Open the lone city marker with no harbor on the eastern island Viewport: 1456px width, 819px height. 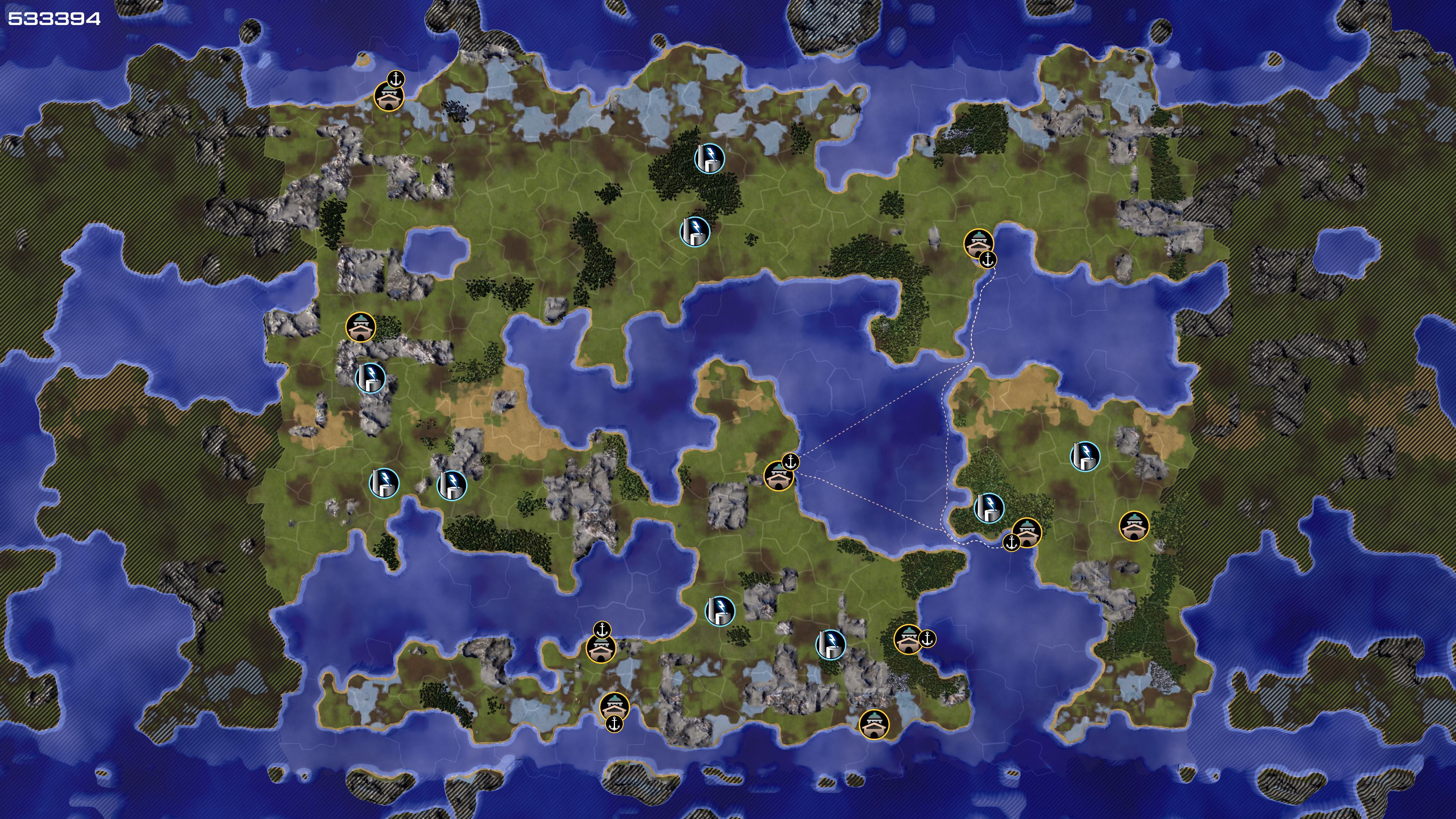(x=1134, y=526)
